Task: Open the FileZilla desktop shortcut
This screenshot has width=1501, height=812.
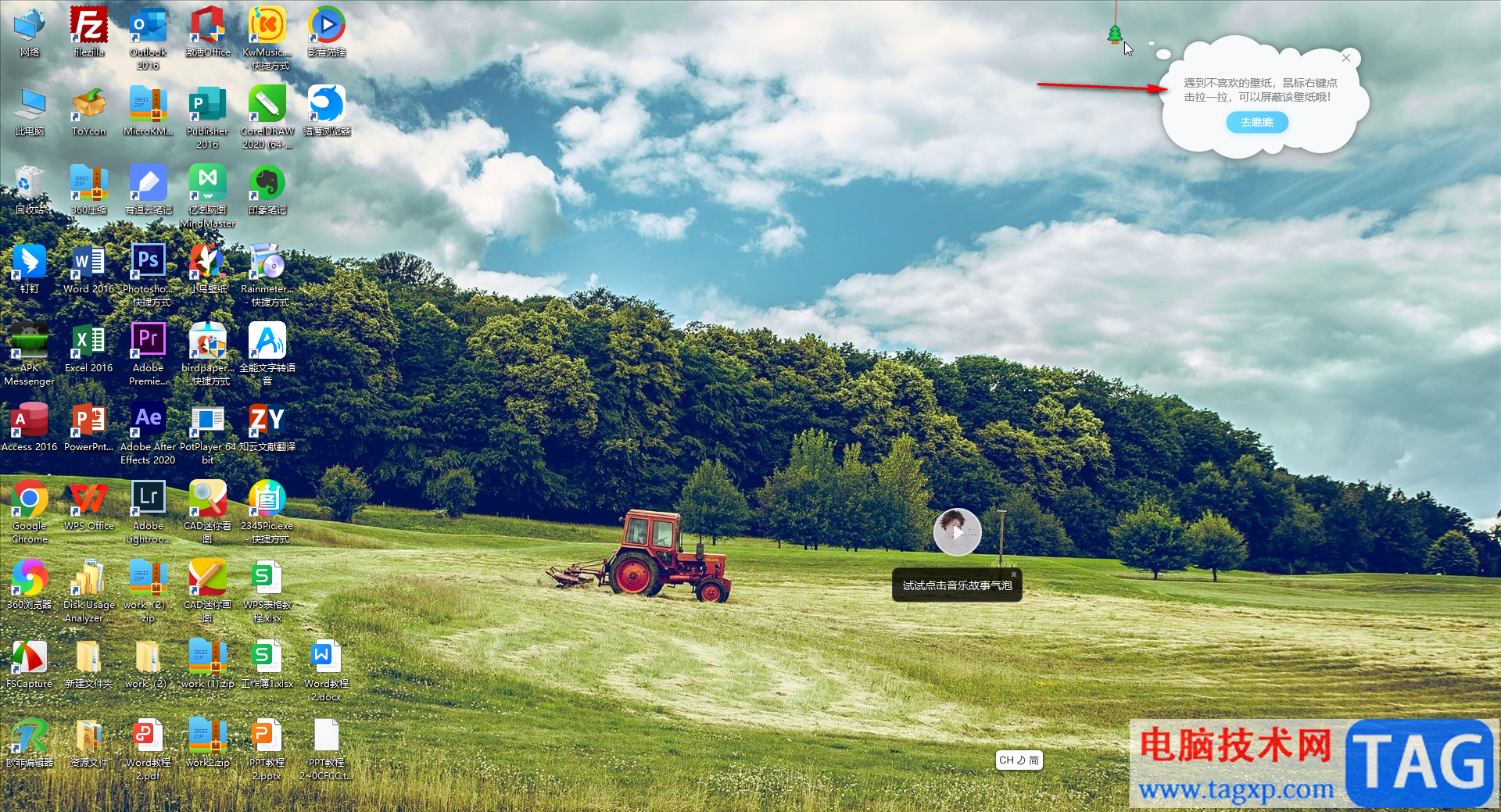Action: (89, 27)
